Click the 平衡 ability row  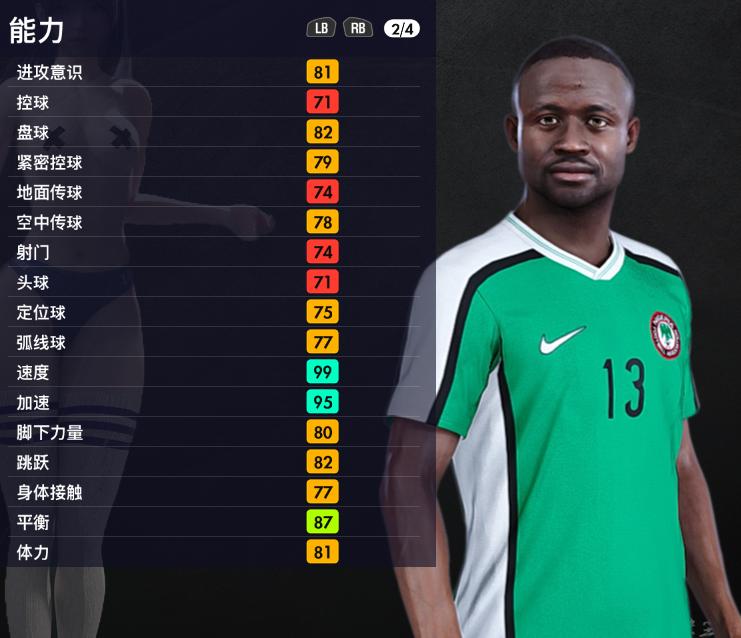pos(215,522)
